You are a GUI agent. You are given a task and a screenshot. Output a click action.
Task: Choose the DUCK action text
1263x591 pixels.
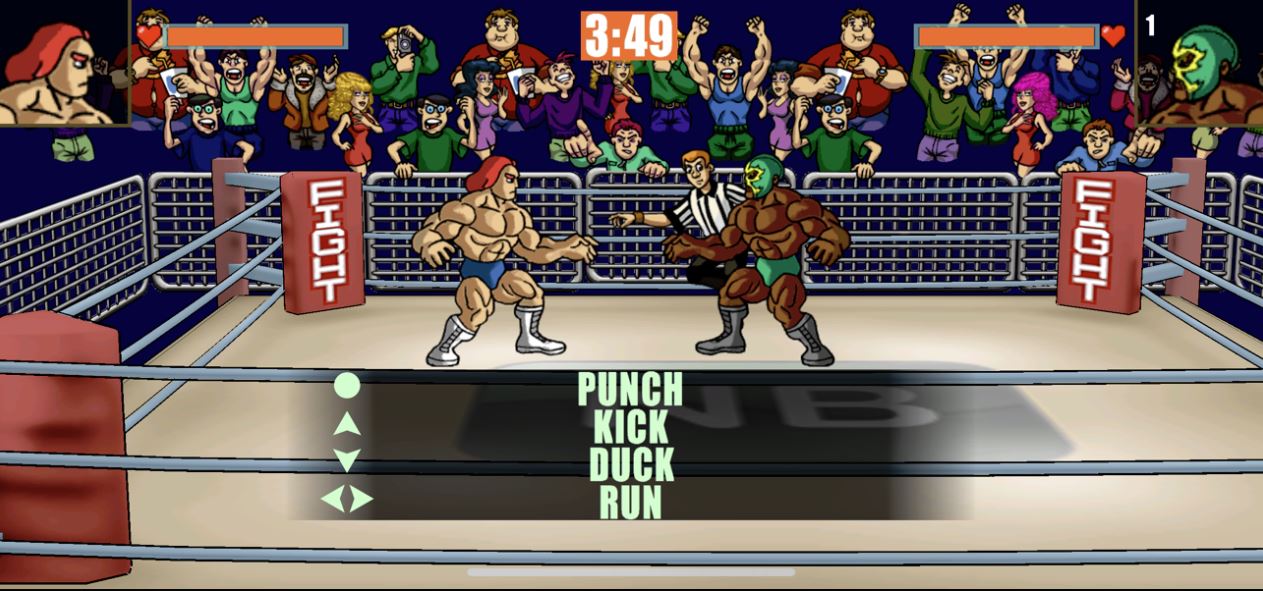click(630, 465)
